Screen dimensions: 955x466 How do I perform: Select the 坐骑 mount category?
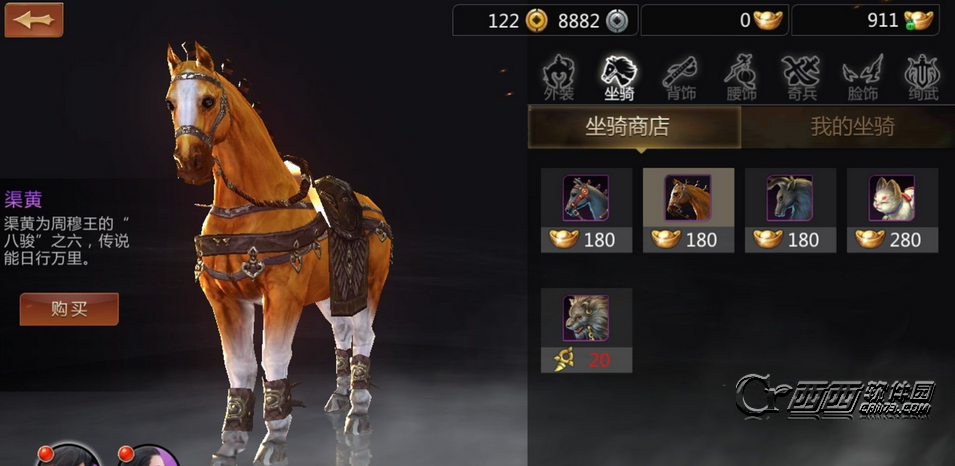[x=619, y=79]
